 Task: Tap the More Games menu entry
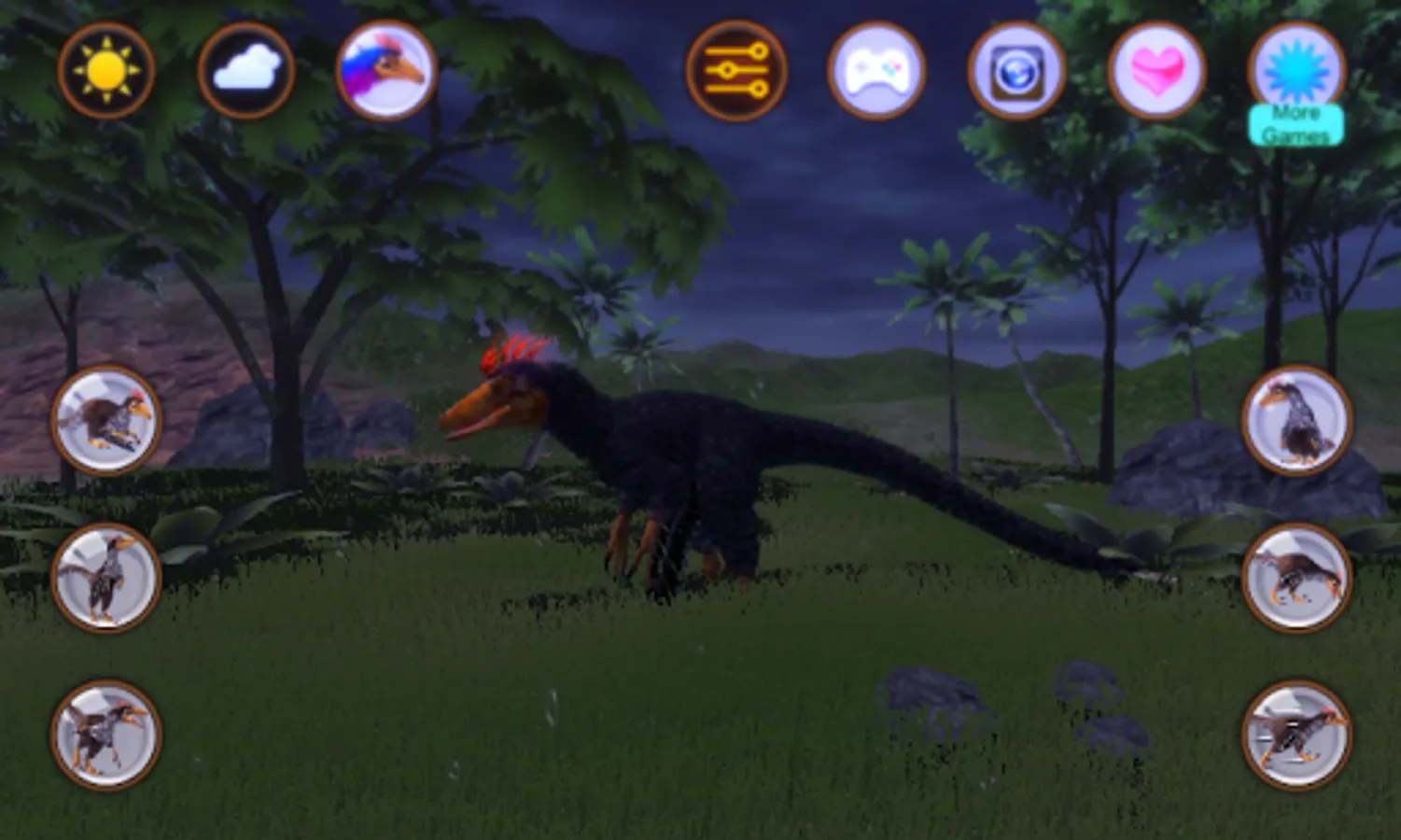1296,124
